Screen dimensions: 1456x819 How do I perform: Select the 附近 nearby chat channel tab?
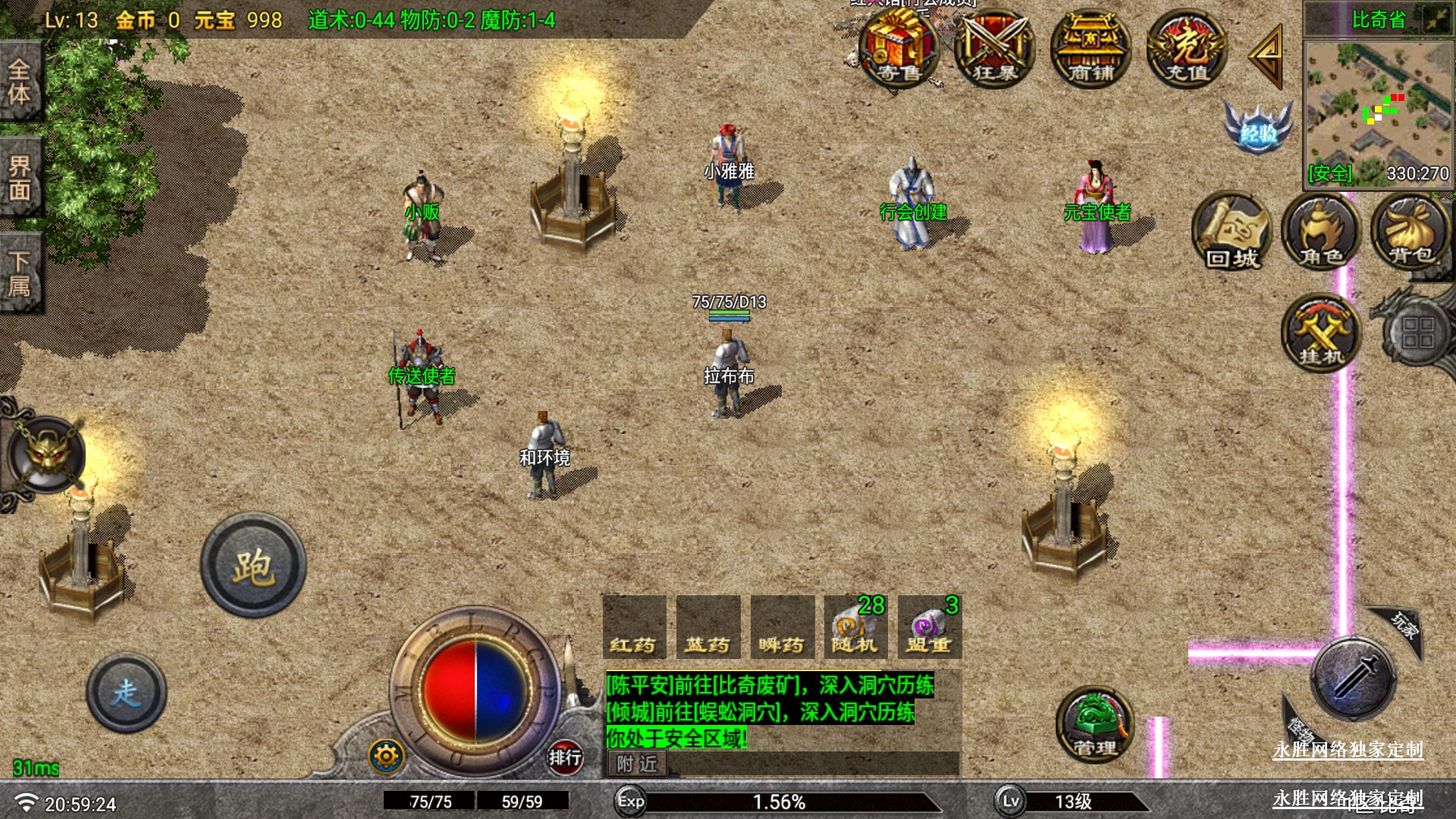click(x=637, y=764)
